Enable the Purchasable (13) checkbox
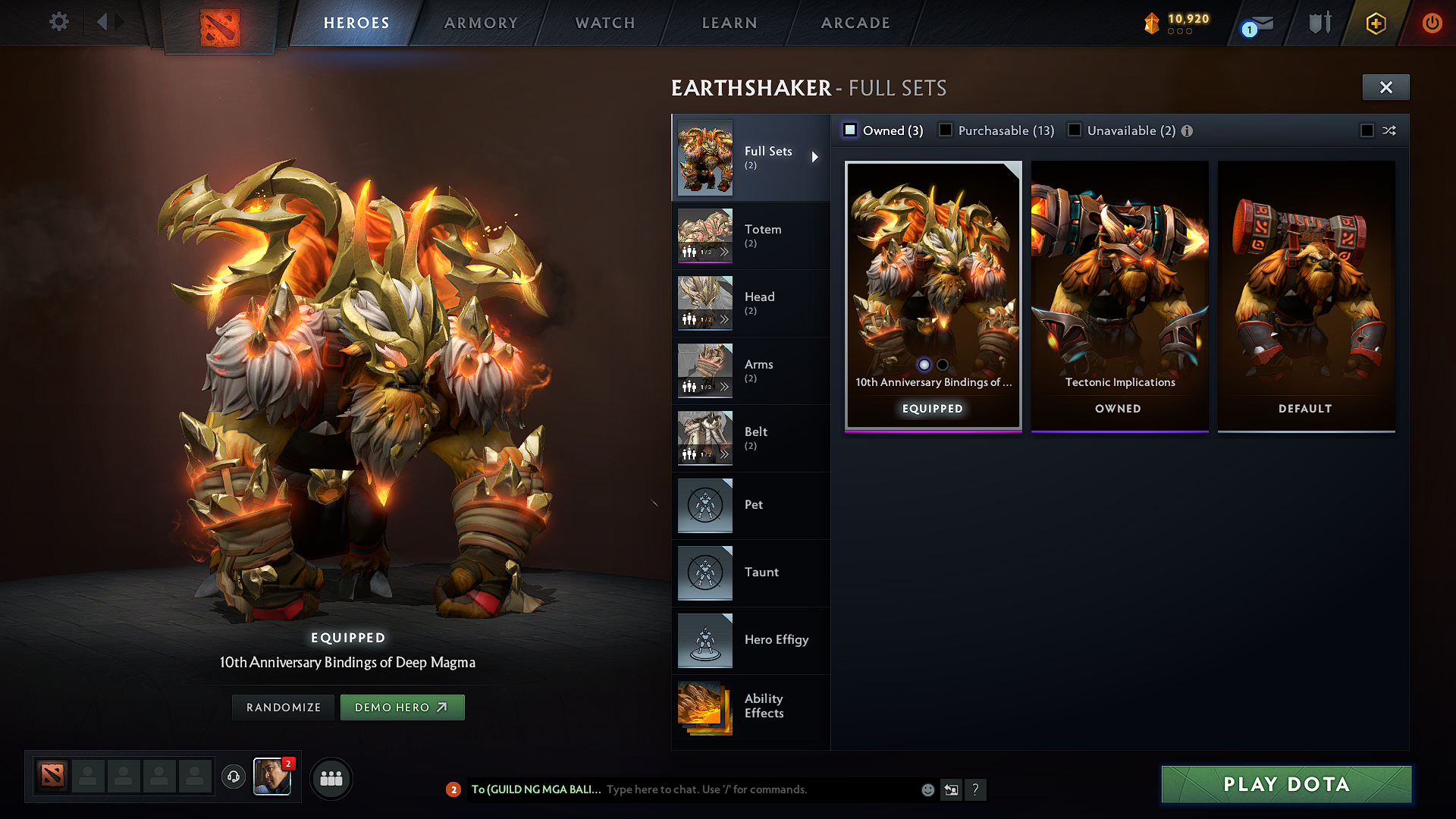1456x819 pixels. pos(945,130)
